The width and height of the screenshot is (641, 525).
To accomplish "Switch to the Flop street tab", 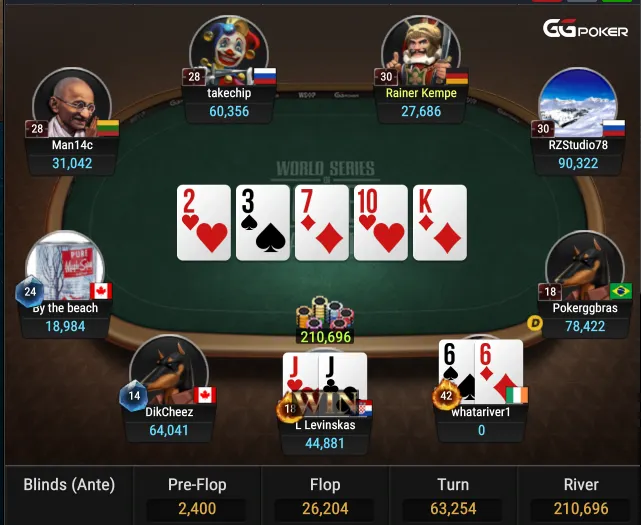I will click(x=325, y=496).
